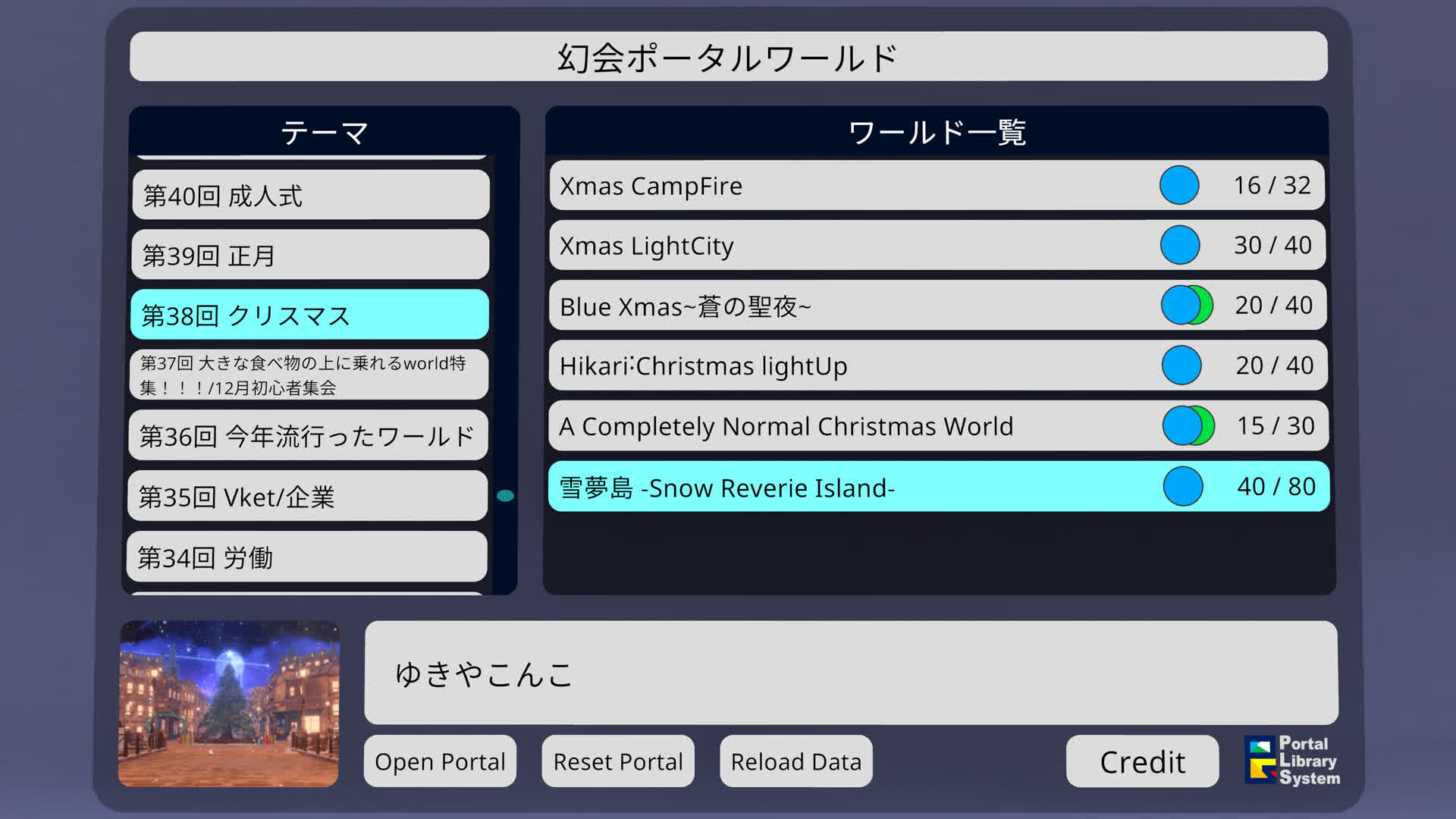Reload the world data
1456x819 pixels.
click(796, 761)
